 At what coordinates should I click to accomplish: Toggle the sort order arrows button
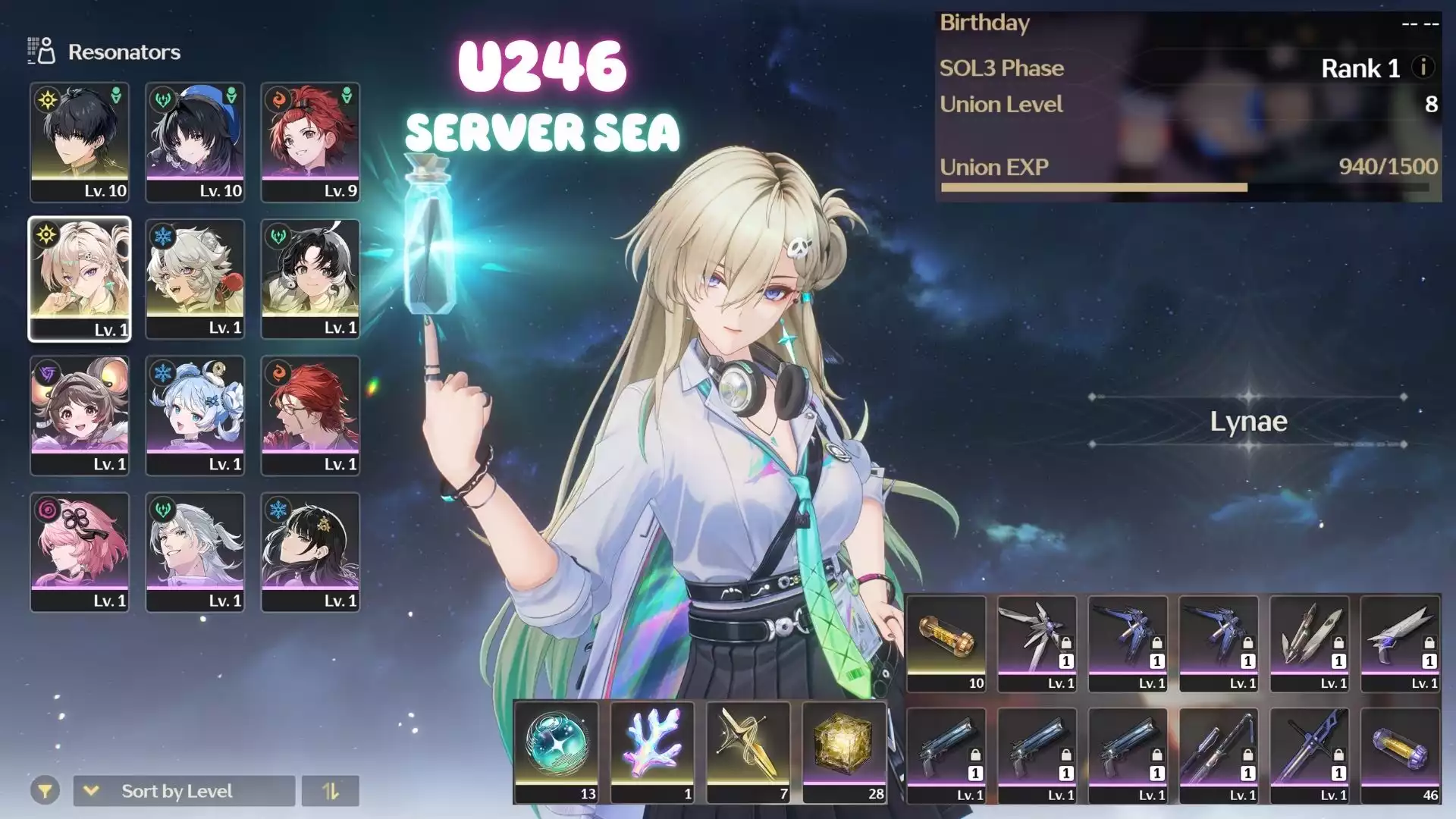pos(330,791)
